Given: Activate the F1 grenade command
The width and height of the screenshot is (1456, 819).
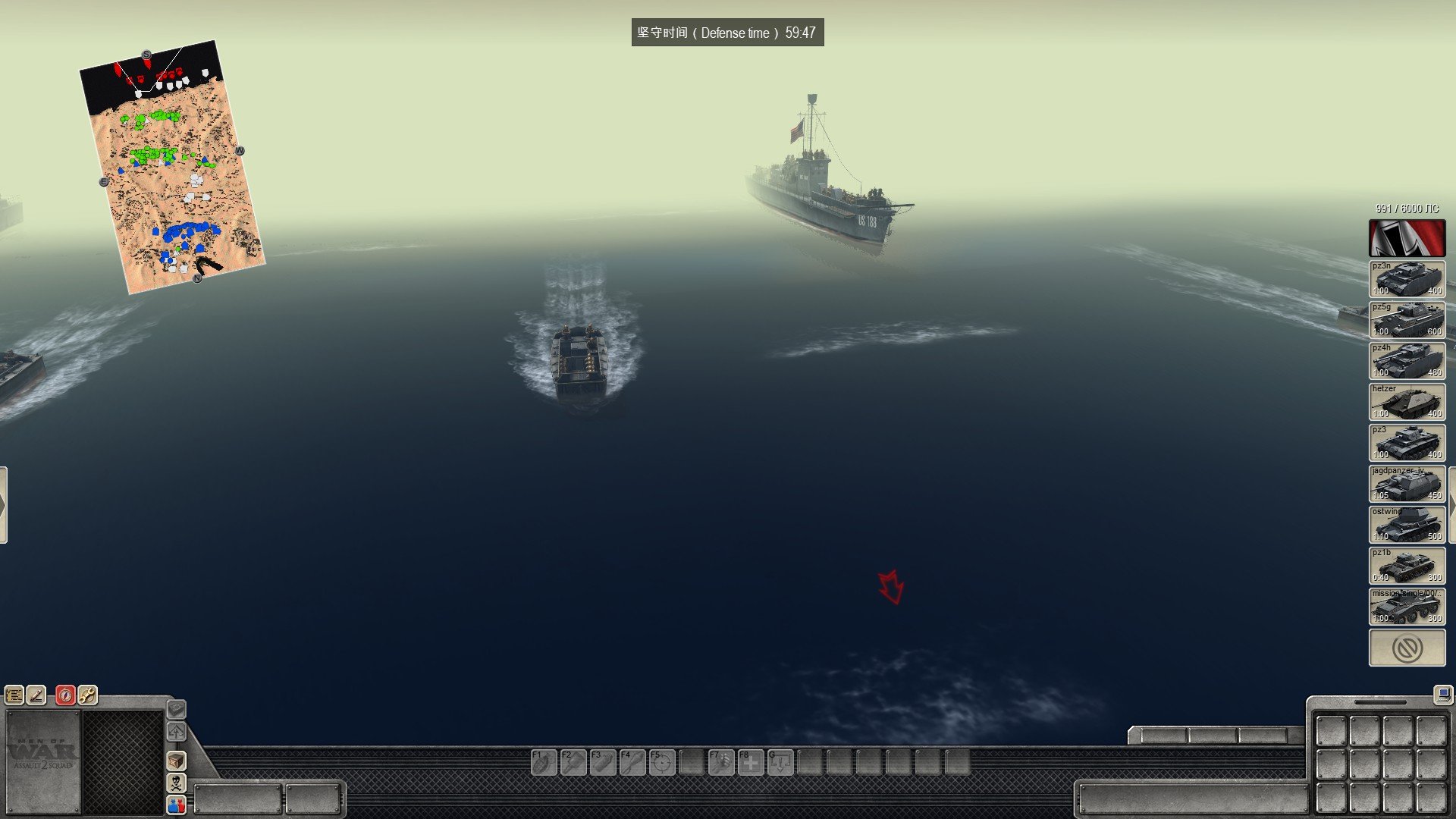Looking at the screenshot, I should [x=544, y=762].
